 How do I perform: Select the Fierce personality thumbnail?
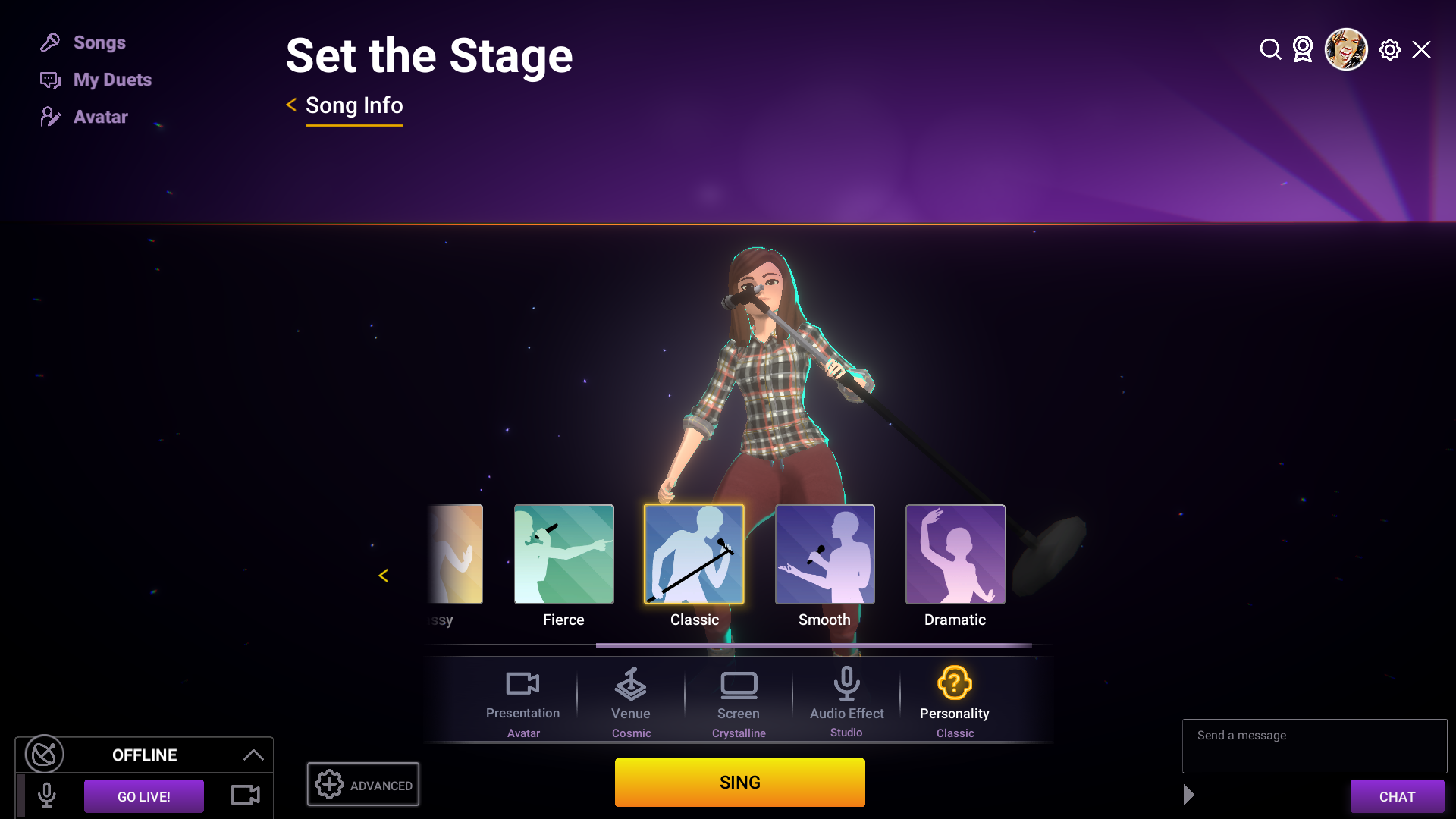pos(563,554)
